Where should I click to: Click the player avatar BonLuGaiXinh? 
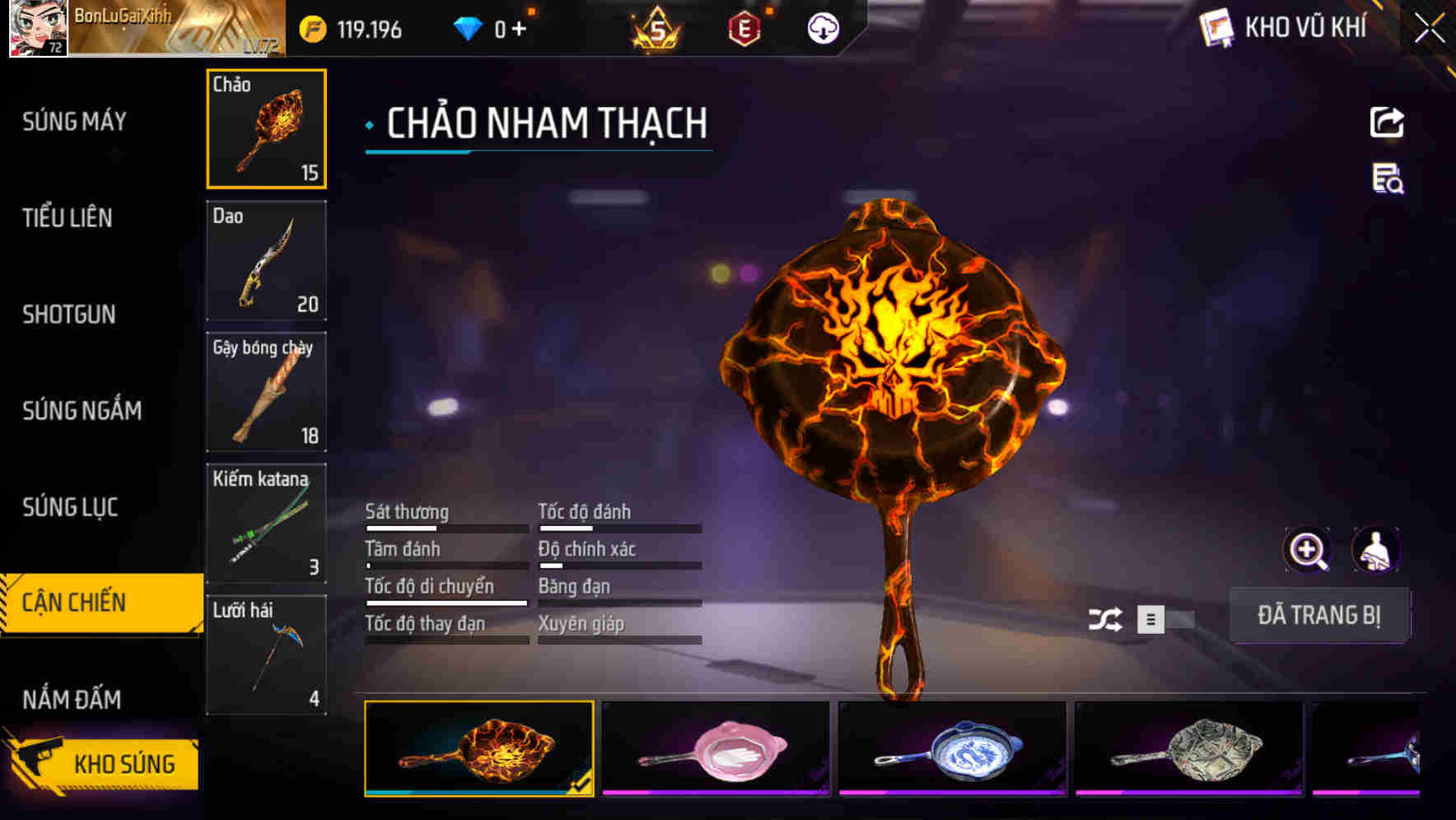(35, 29)
